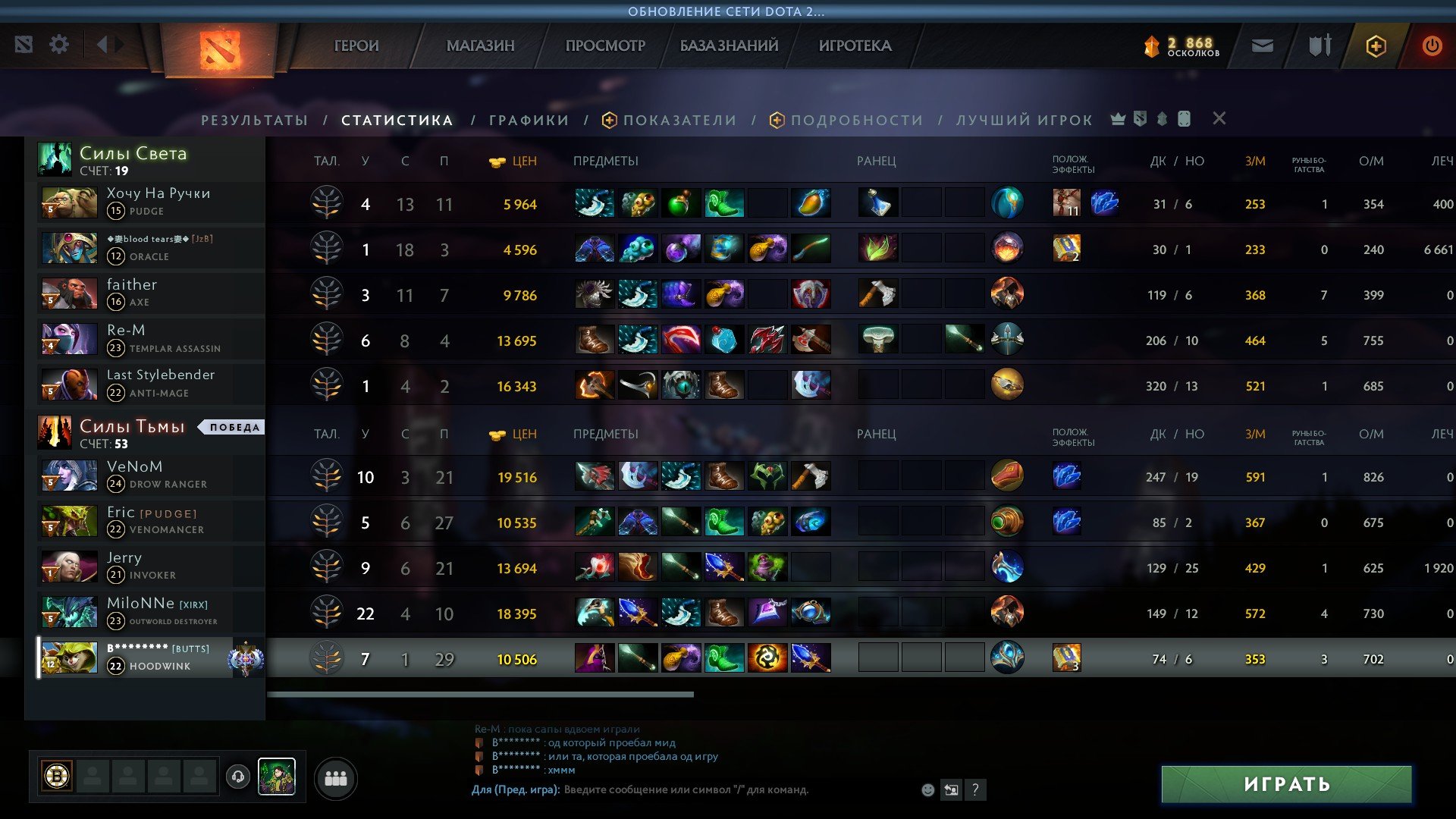Open the Подробности tab

856,120
